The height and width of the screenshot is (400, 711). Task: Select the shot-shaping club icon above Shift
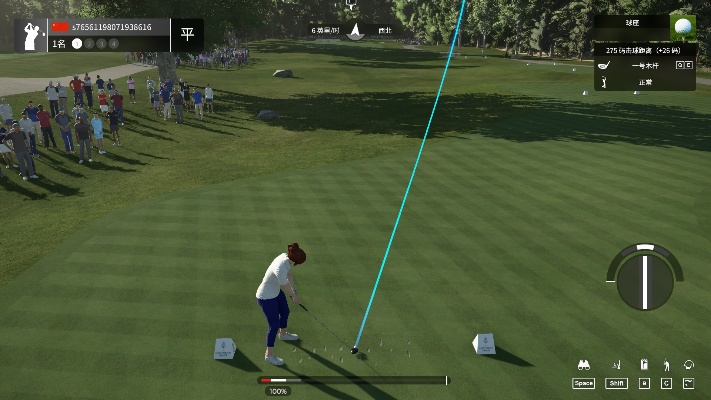coord(616,366)
